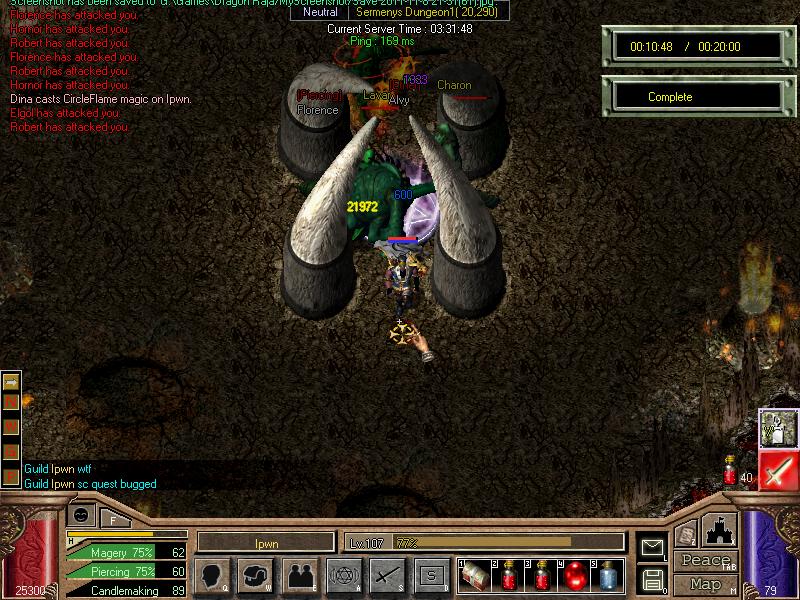Open the scroll document icon
800x600 pixels.
tap(685, 534)
